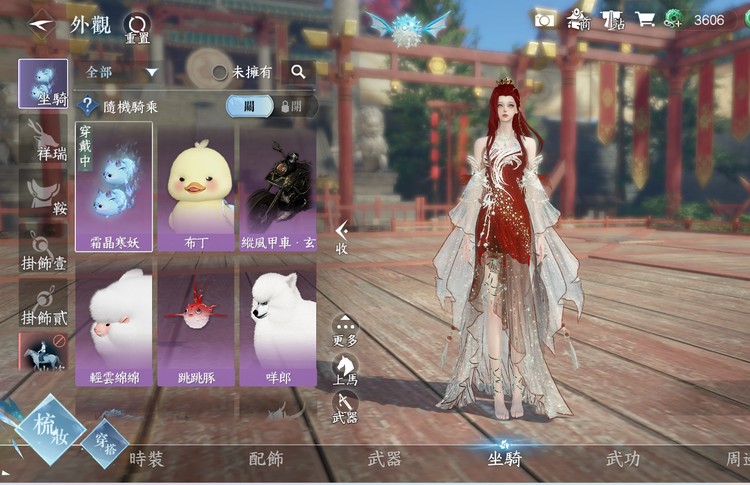Image resolution: width=750 pixels, height=485 pixels.
Task: Open the camera screenshot icon
Action: [x=544, y=19]
